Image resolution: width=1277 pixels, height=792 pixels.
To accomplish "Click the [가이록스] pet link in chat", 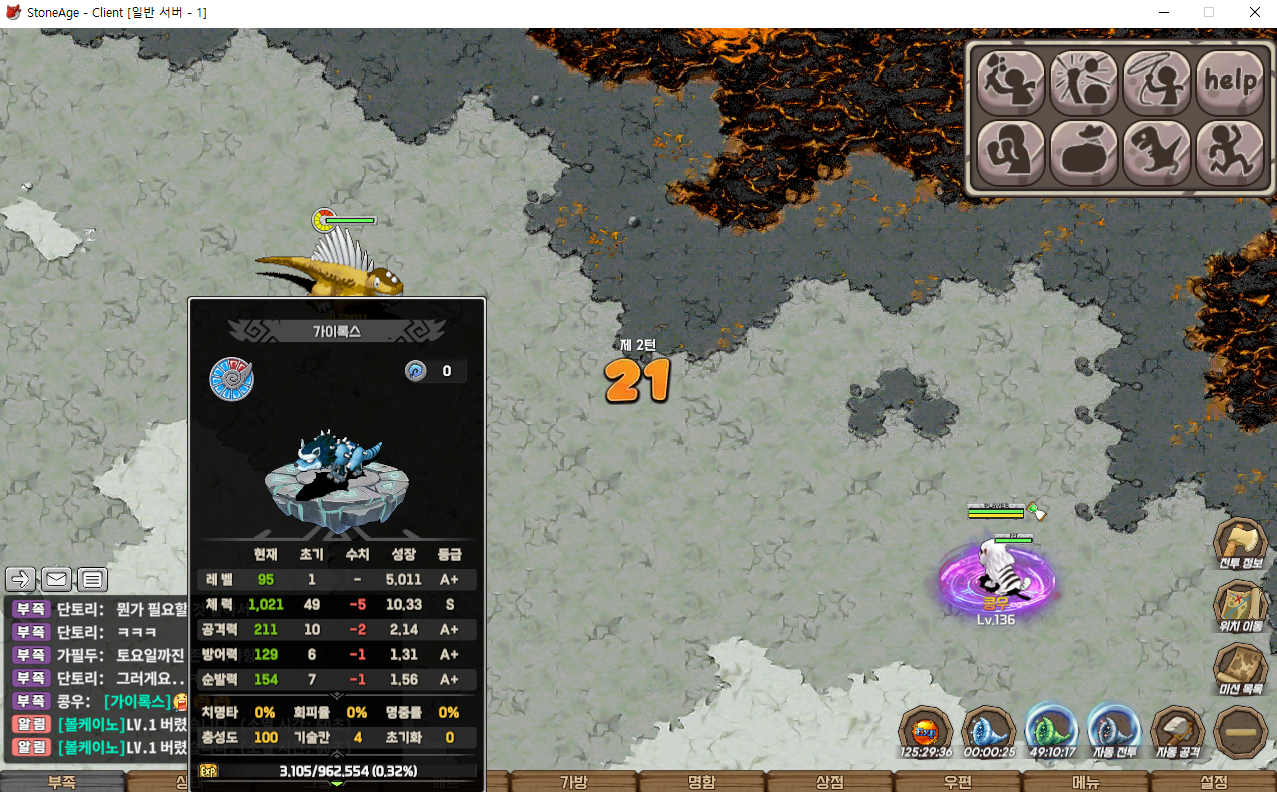I will click(138, 702).
